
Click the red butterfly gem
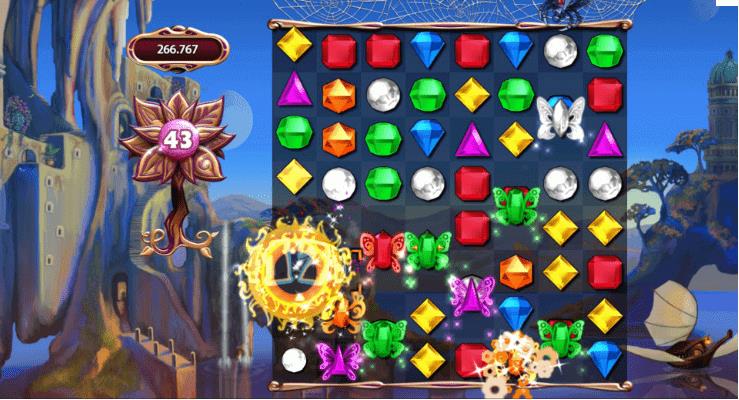pos(381,249)
